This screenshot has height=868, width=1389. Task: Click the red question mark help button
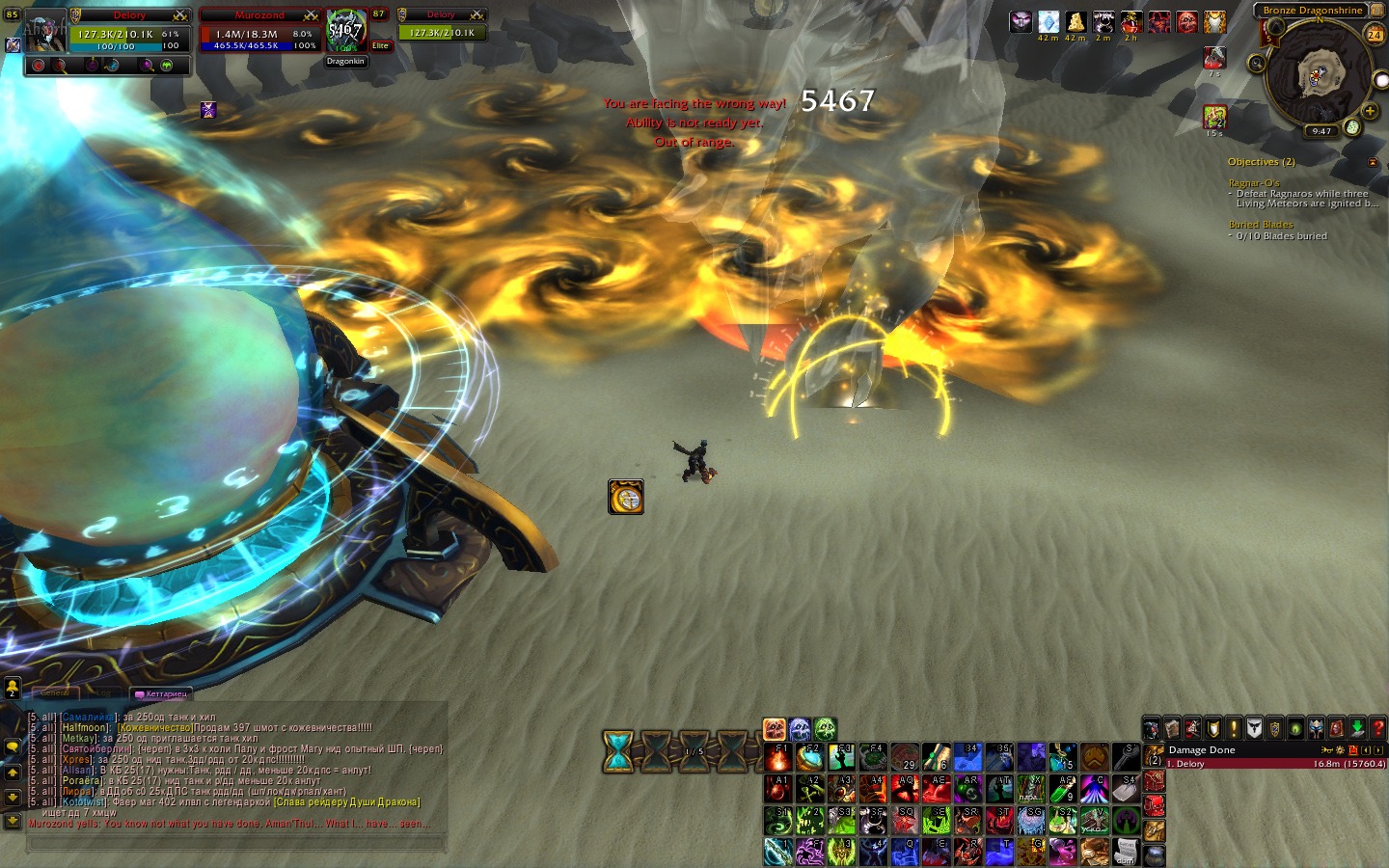1377,728
